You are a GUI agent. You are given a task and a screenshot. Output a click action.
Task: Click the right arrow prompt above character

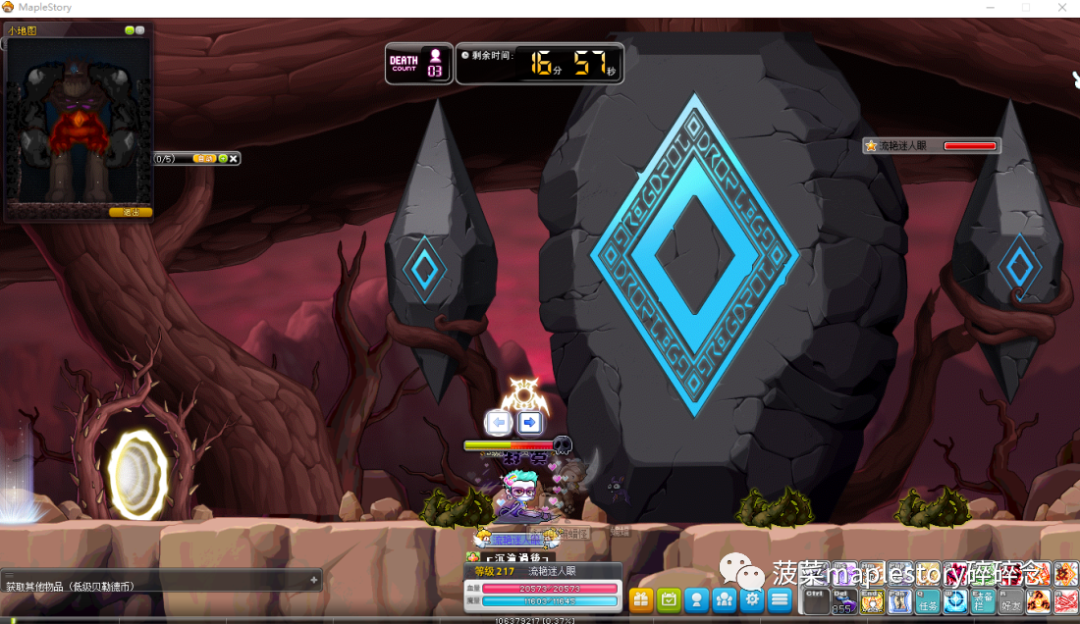(530, 422)
